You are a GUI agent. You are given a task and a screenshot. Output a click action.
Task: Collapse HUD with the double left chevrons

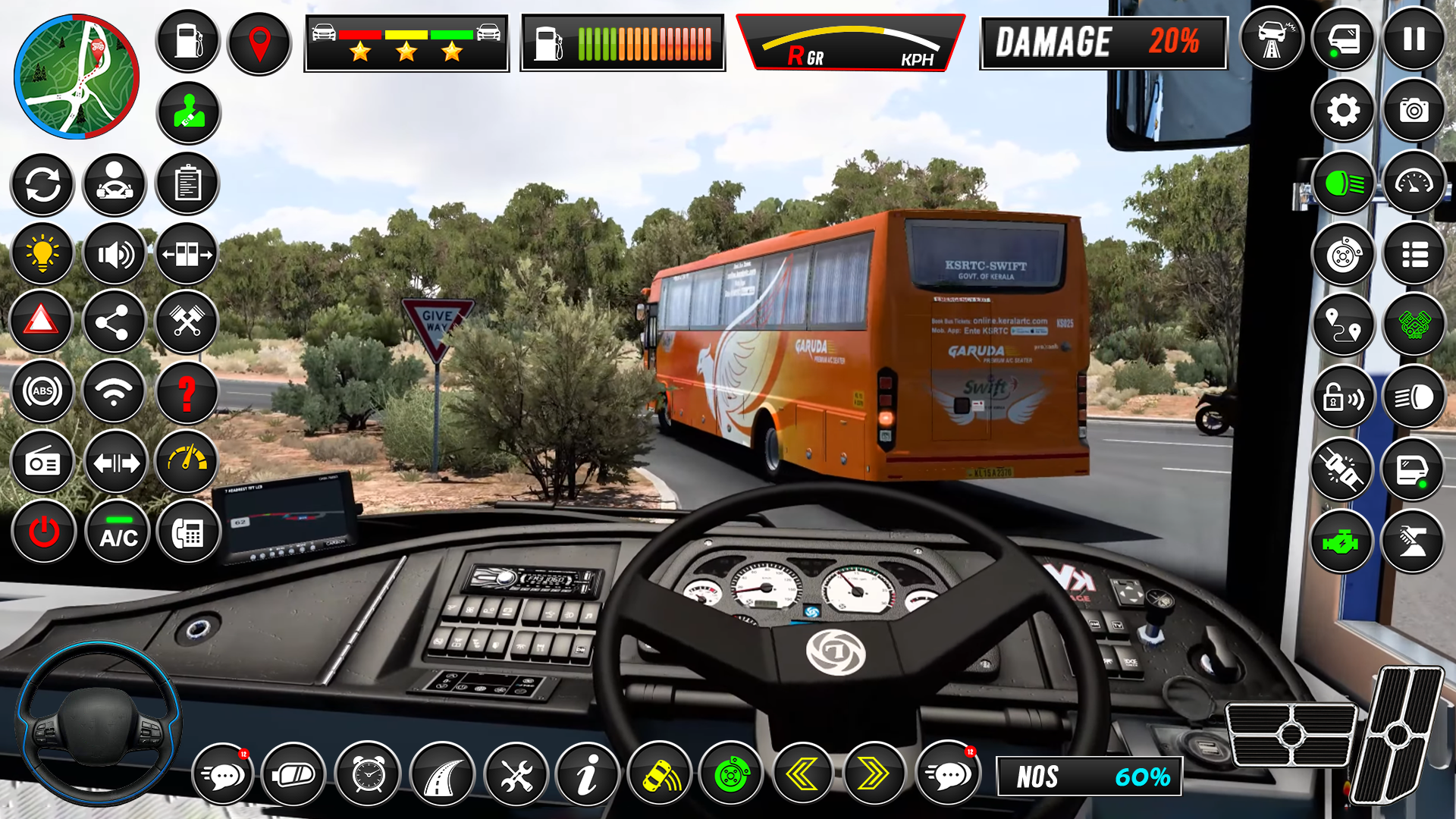point(802,774)
